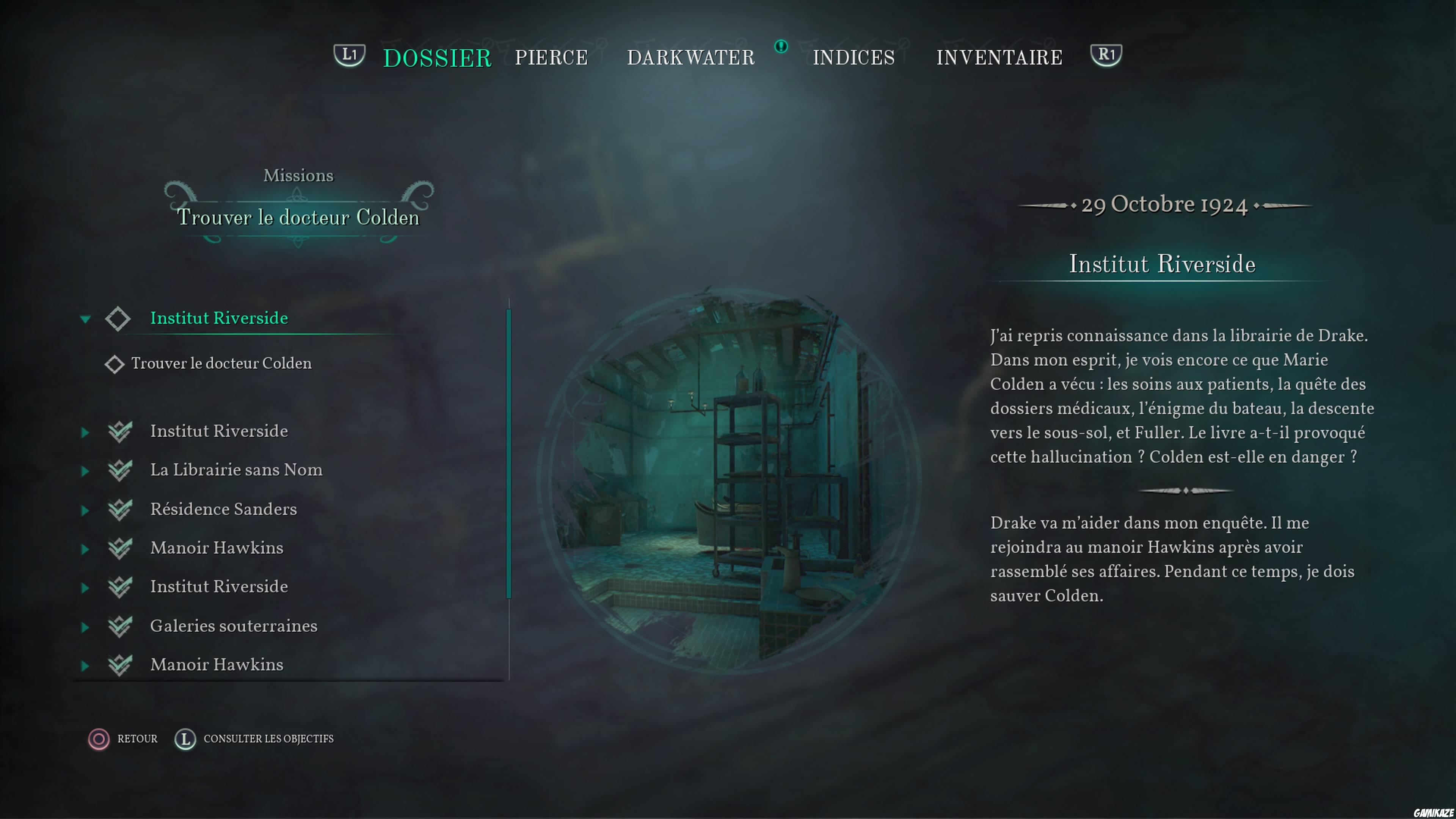Collapse the active Institut Riverside mission
The image size is (1456, 819).
point(85,319)
